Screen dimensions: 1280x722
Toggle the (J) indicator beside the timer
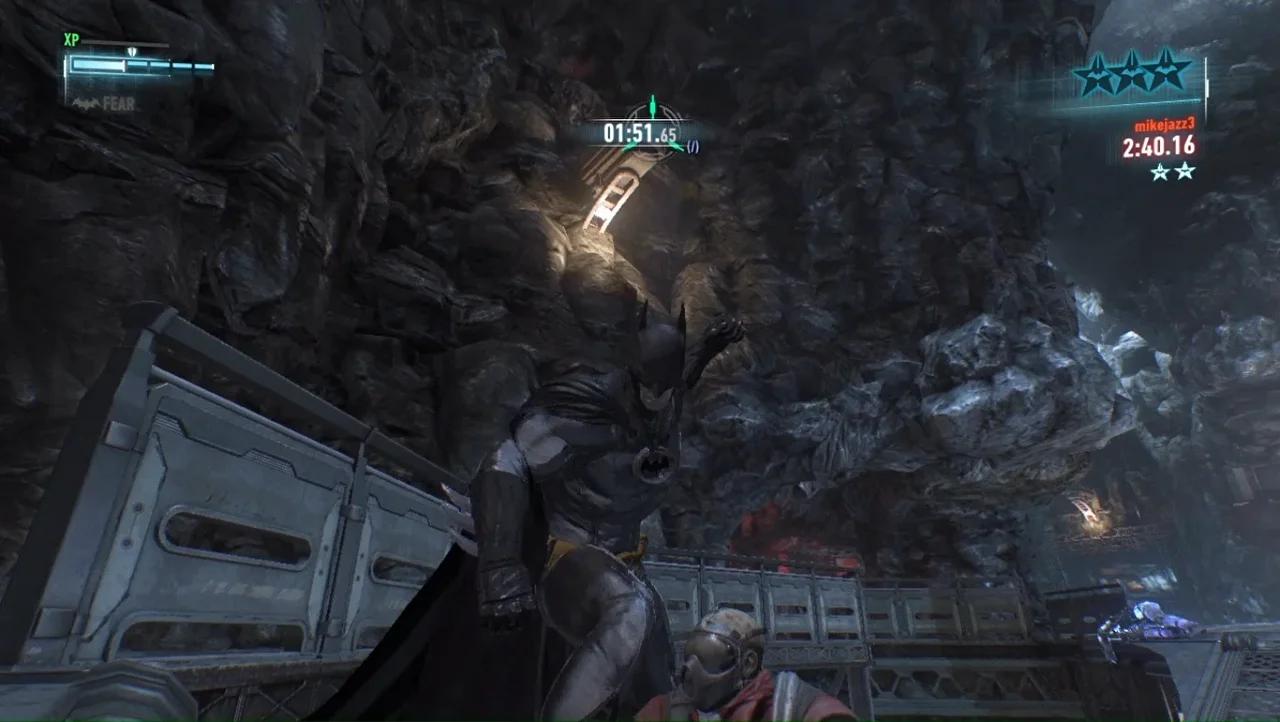click(693, 146)
